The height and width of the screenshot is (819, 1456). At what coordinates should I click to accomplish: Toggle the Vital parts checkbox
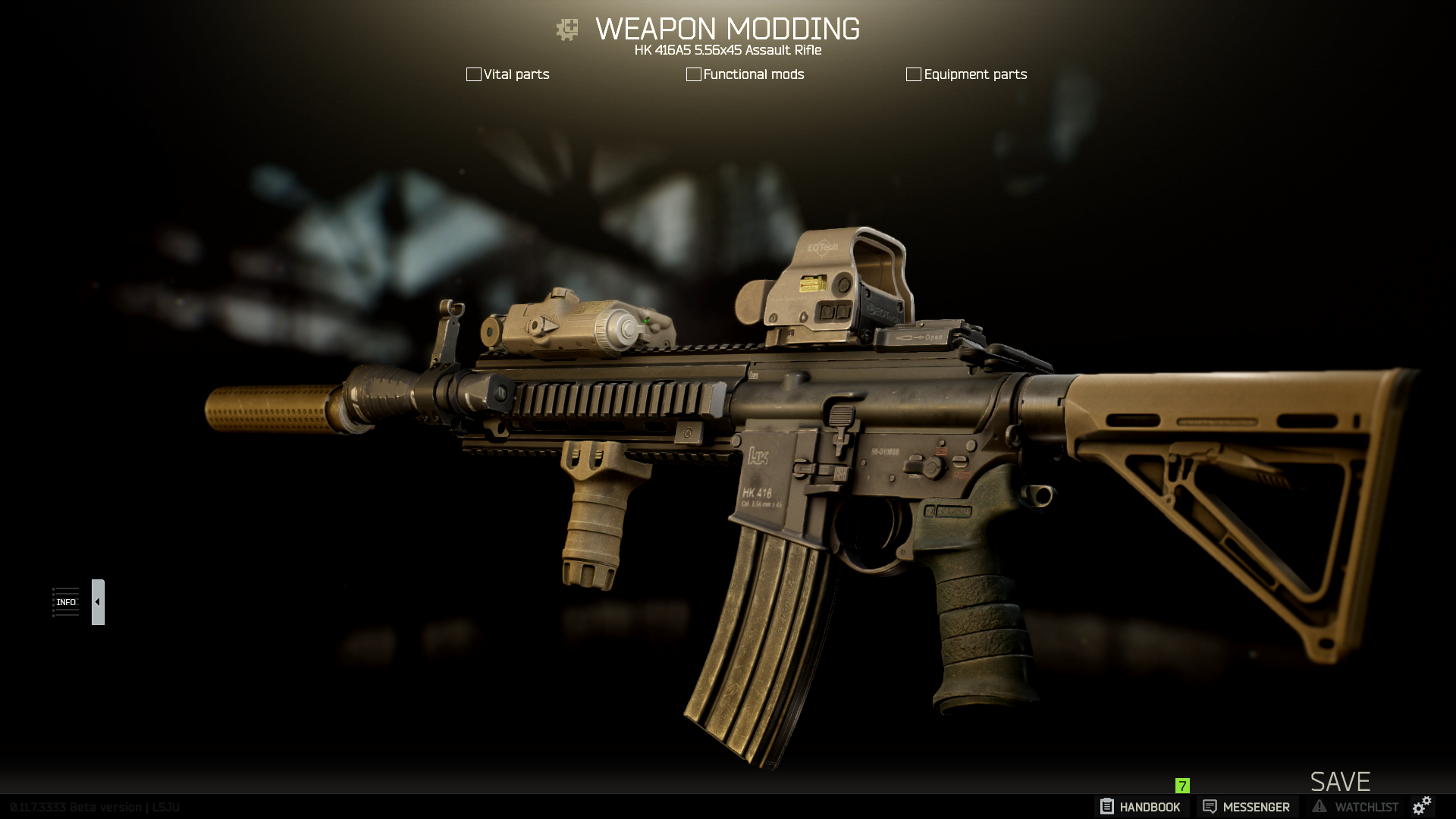click(474, 74)
